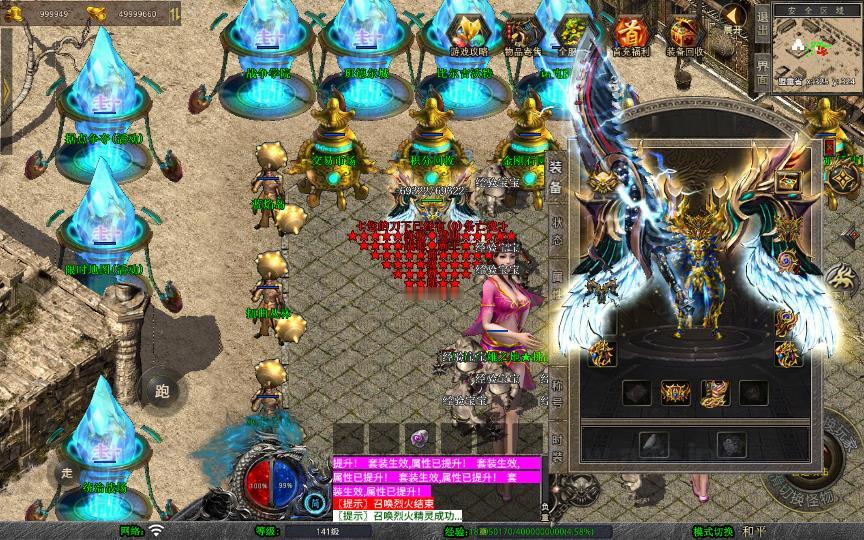864x540 pixels.
Task: Open the 装备回收 equipment recycling chest
Action: 684,36
